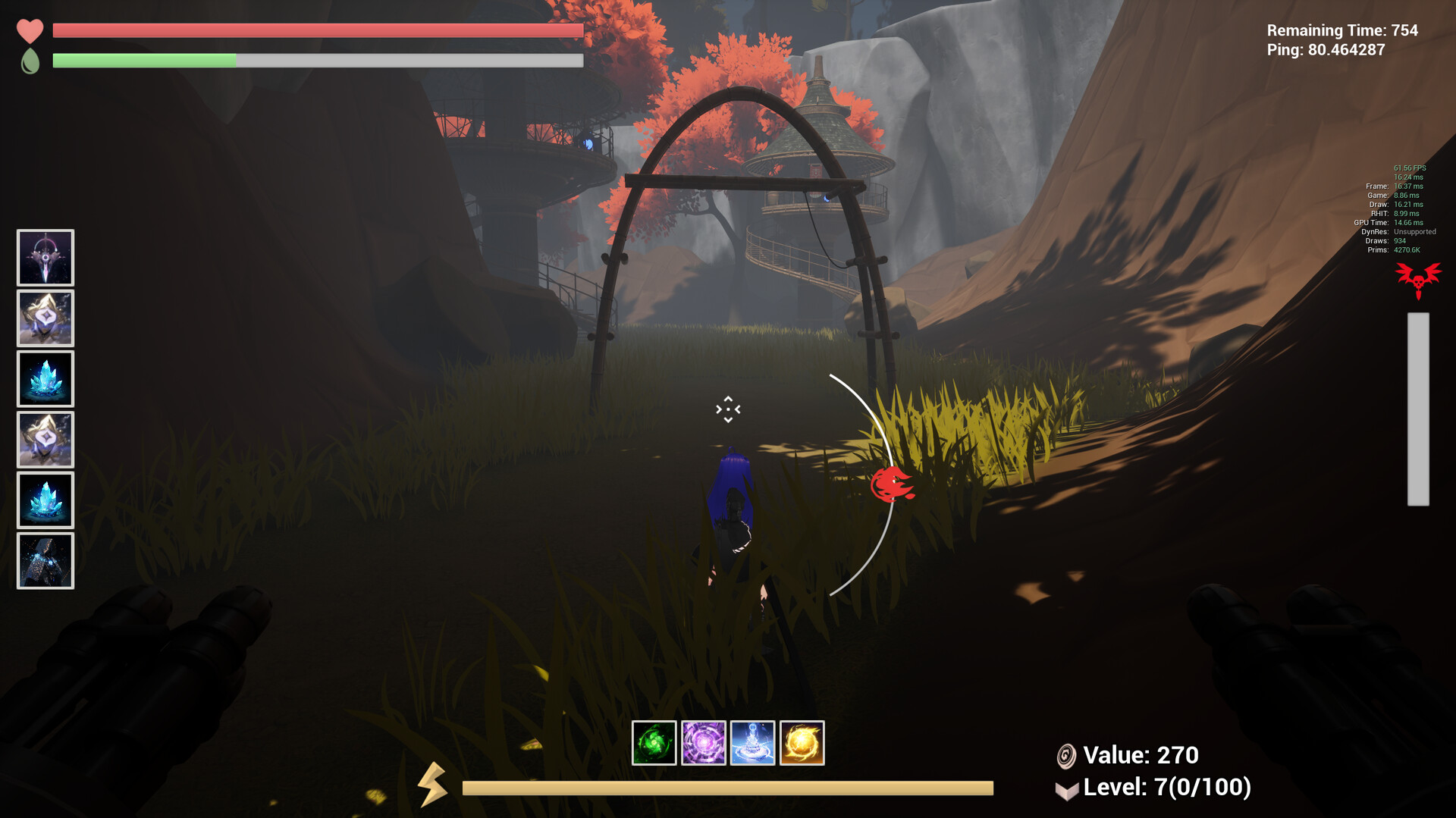Click the Remaining Time text display
This screenshot has width=1456, height=818.
pyautogui.click(x=1342, y=31)
